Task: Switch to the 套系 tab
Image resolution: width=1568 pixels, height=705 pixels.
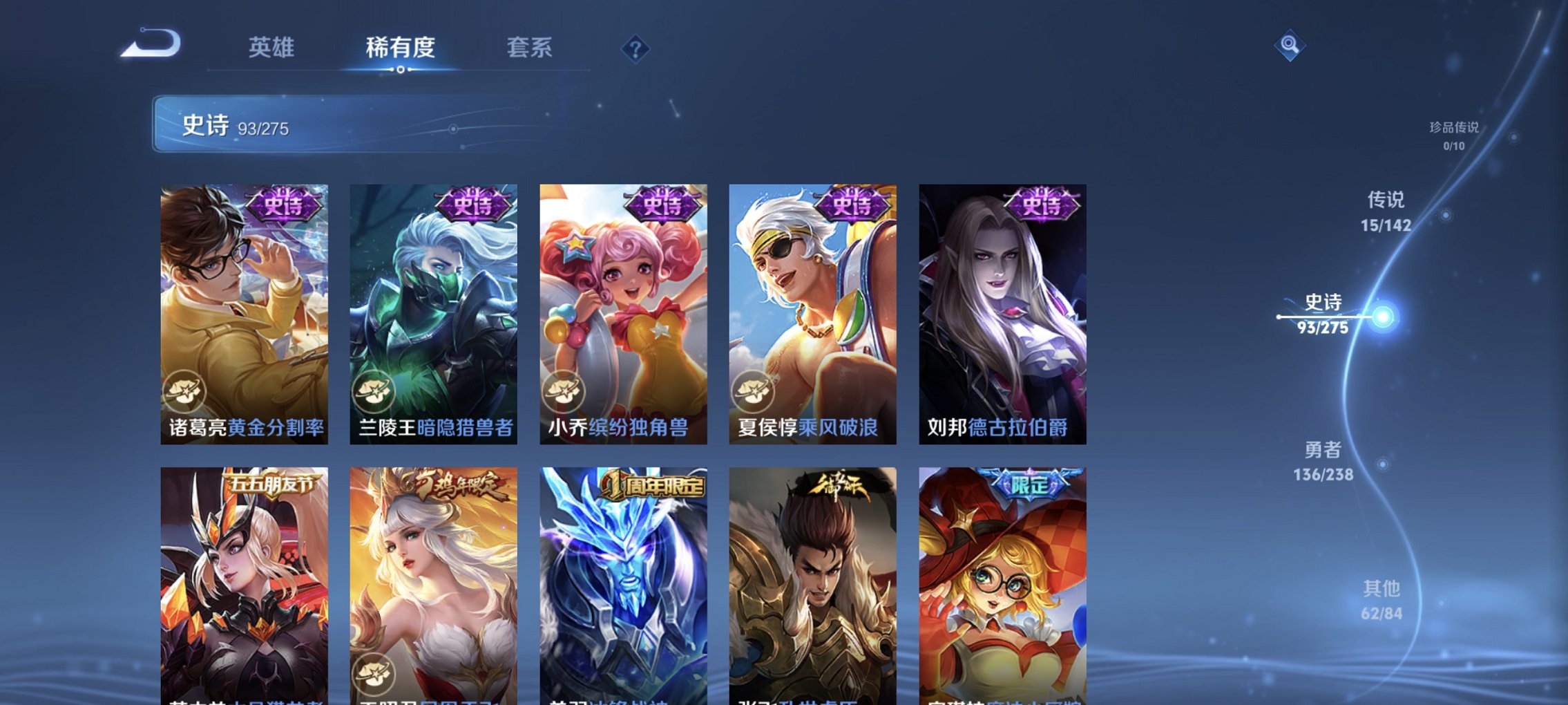Action: click(528, 49)
